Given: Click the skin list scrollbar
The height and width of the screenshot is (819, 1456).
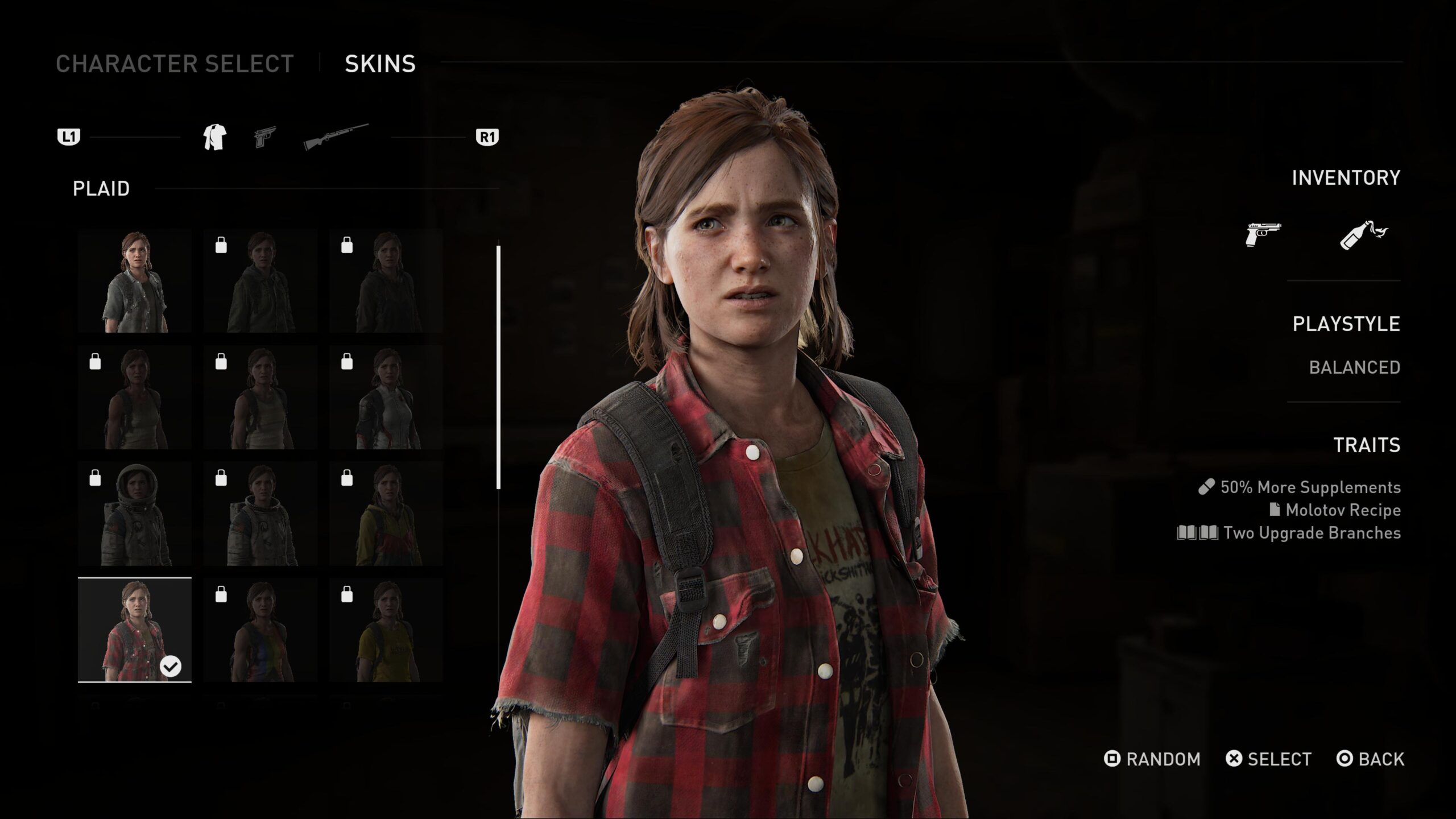Looking at the screenshot, I should click(x=498, y=367).
